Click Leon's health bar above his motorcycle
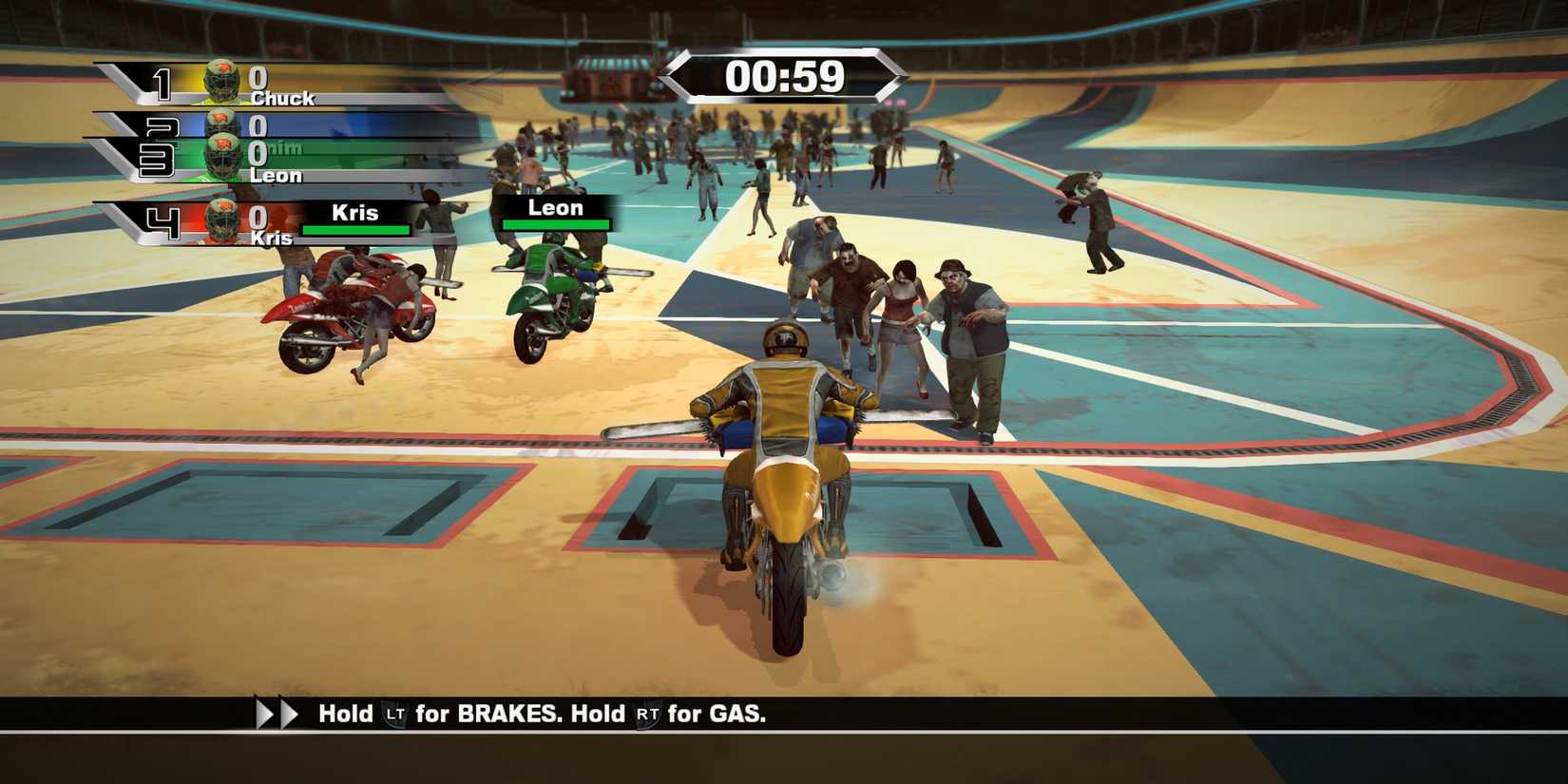This screenshot has height=784, width=1568. coord(556,225)
